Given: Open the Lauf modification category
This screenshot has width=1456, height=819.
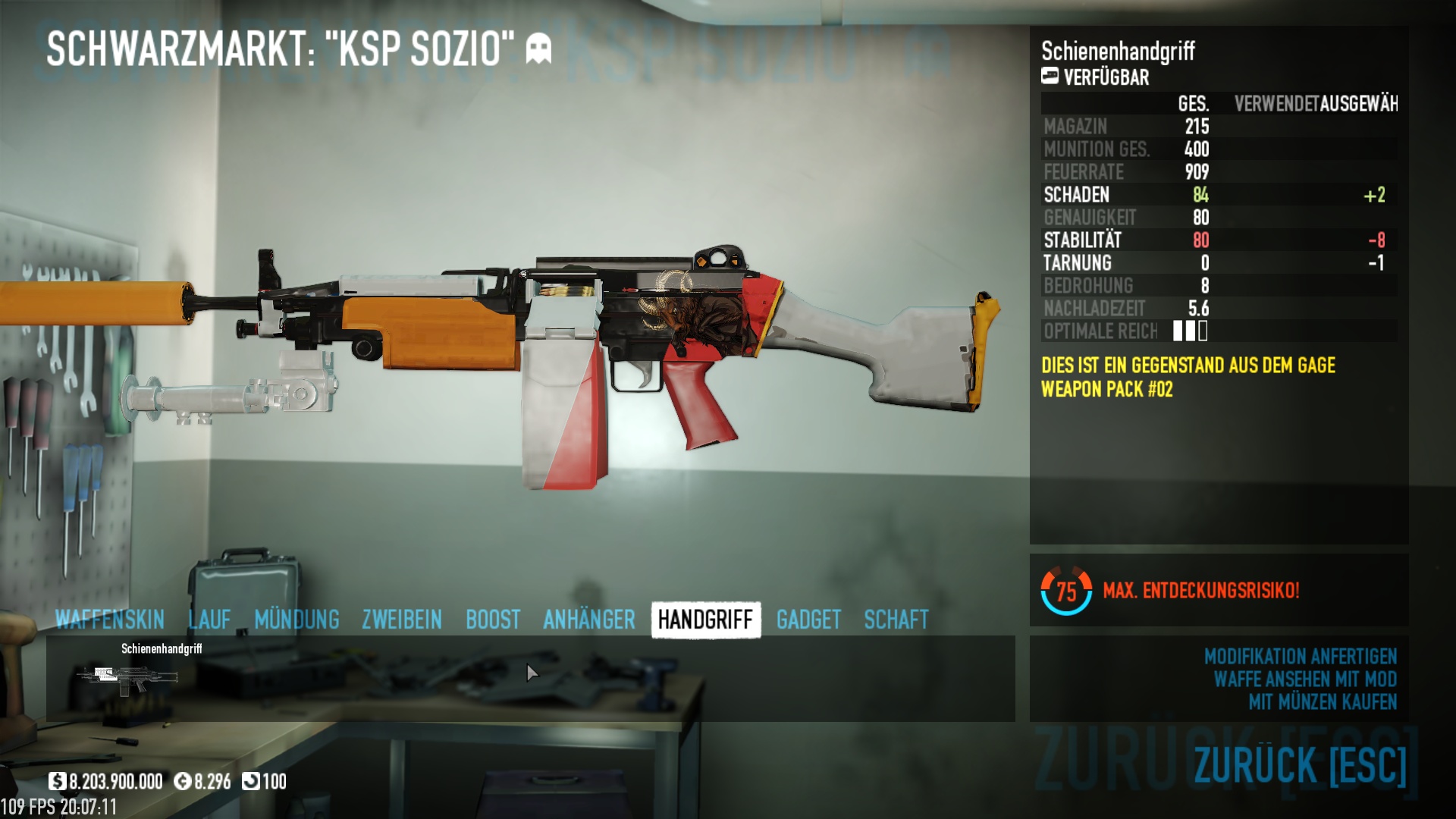Looking at the screenshot, I should point(209,620).
